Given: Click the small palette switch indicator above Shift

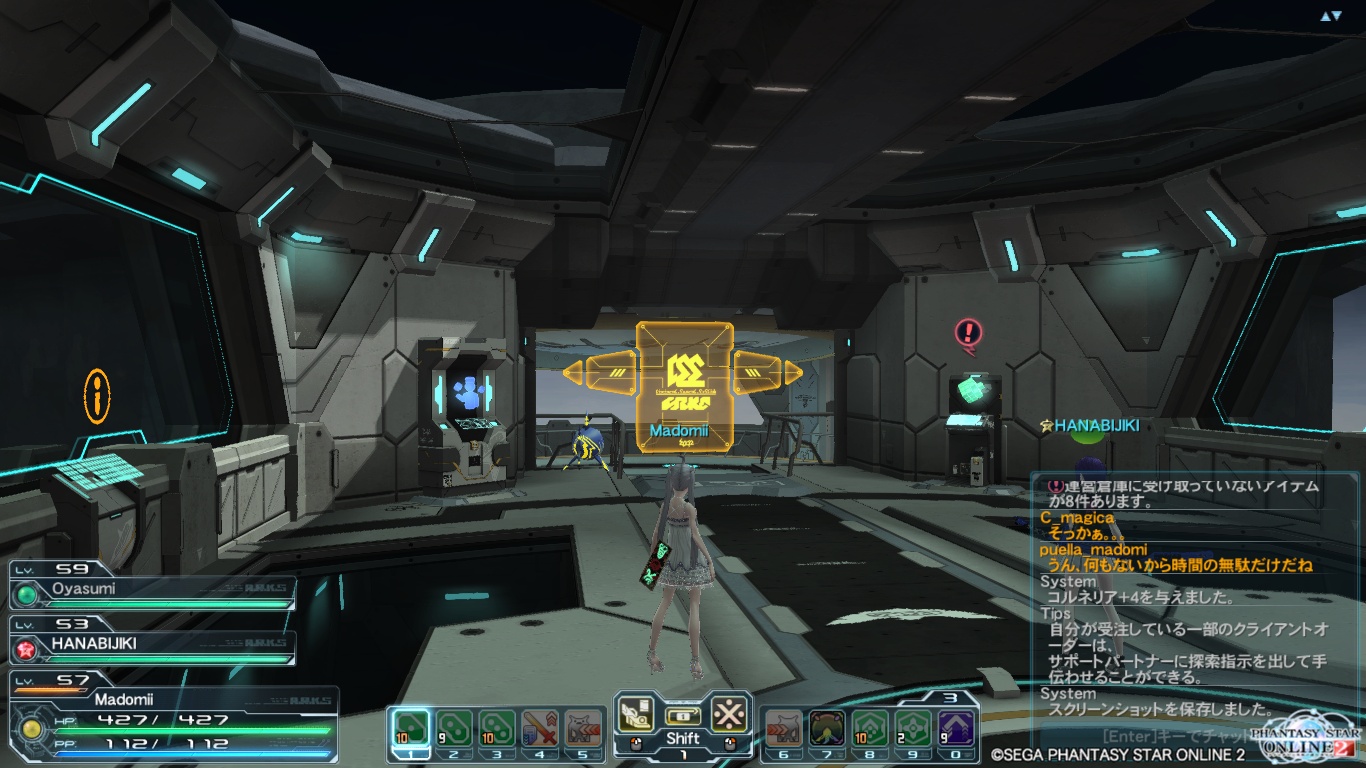Looking at the screenshot, I should [682, 716].
